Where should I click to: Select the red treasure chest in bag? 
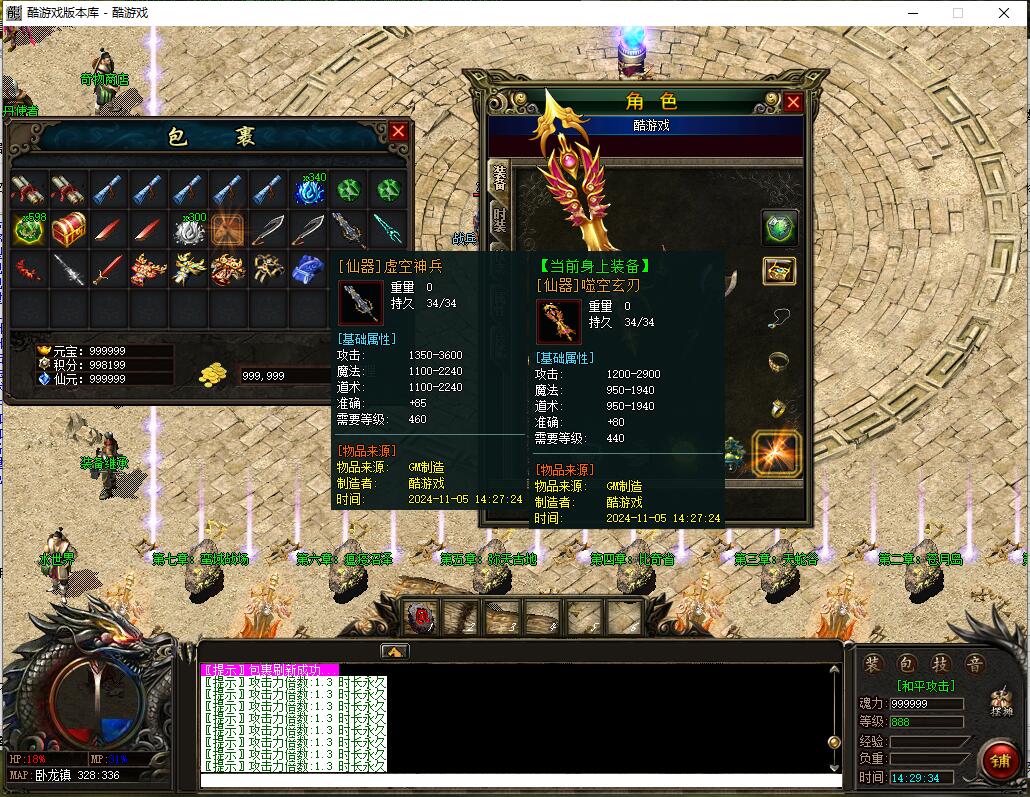pyautogui.click(x=69, y=229)
